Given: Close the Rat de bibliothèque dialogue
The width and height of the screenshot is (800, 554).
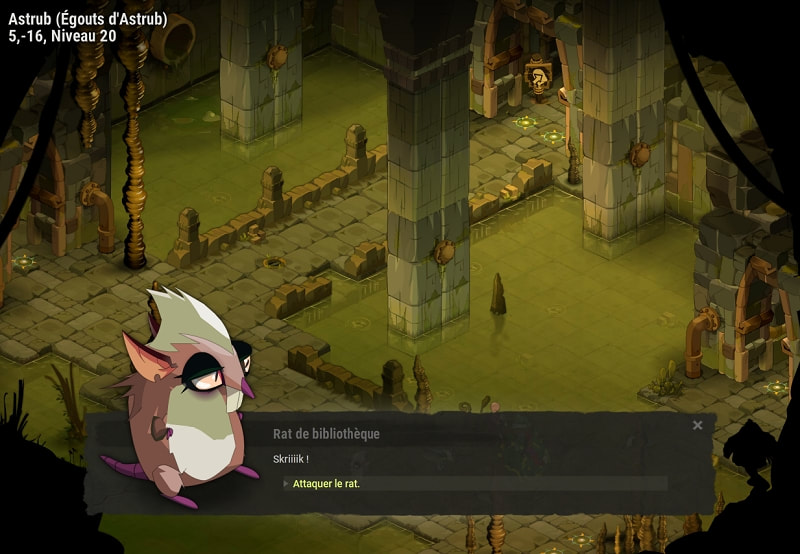Looking at the screenshot, I should [x=697, y=425].
